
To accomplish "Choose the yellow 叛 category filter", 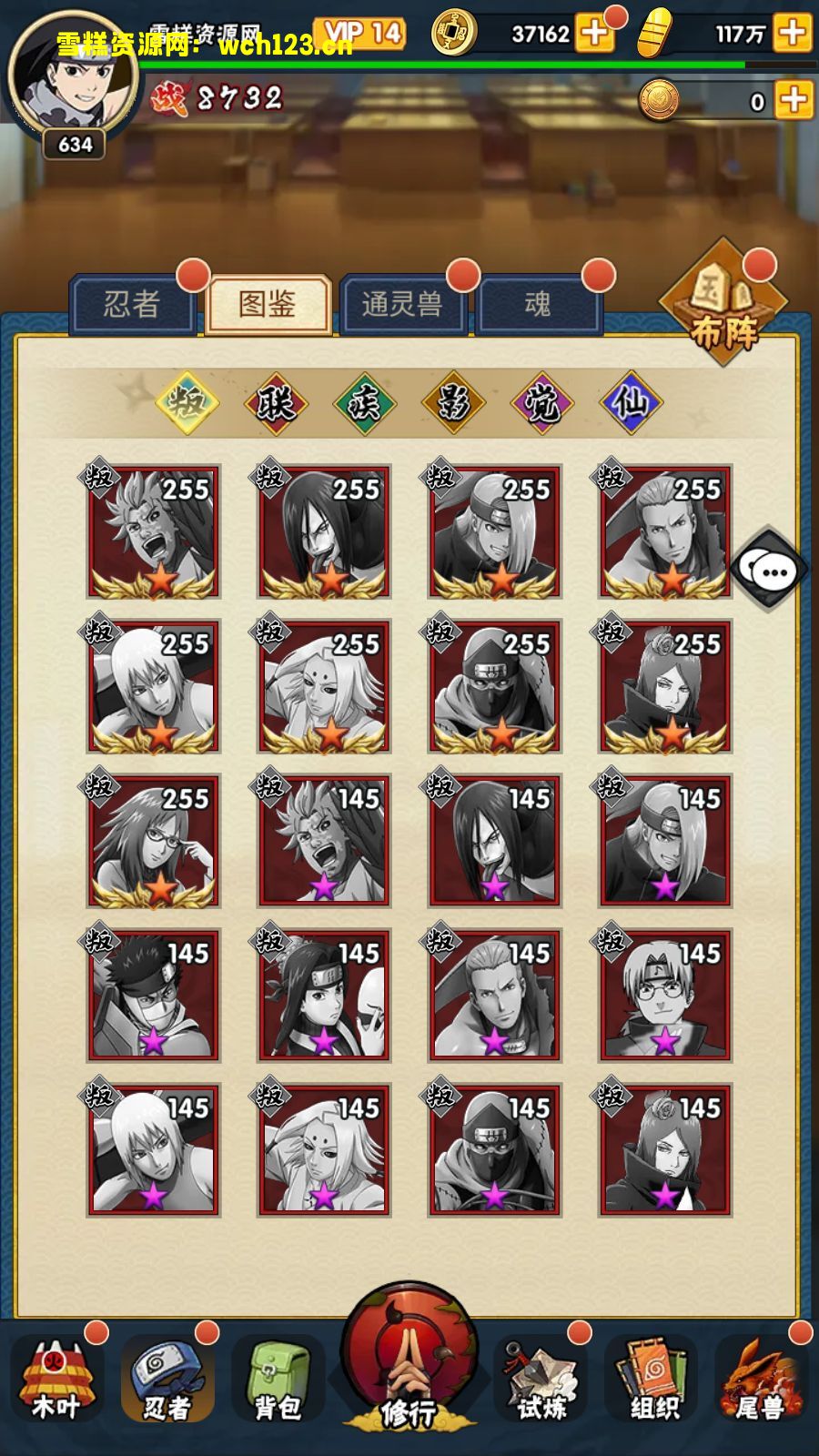I will (187, 402).
